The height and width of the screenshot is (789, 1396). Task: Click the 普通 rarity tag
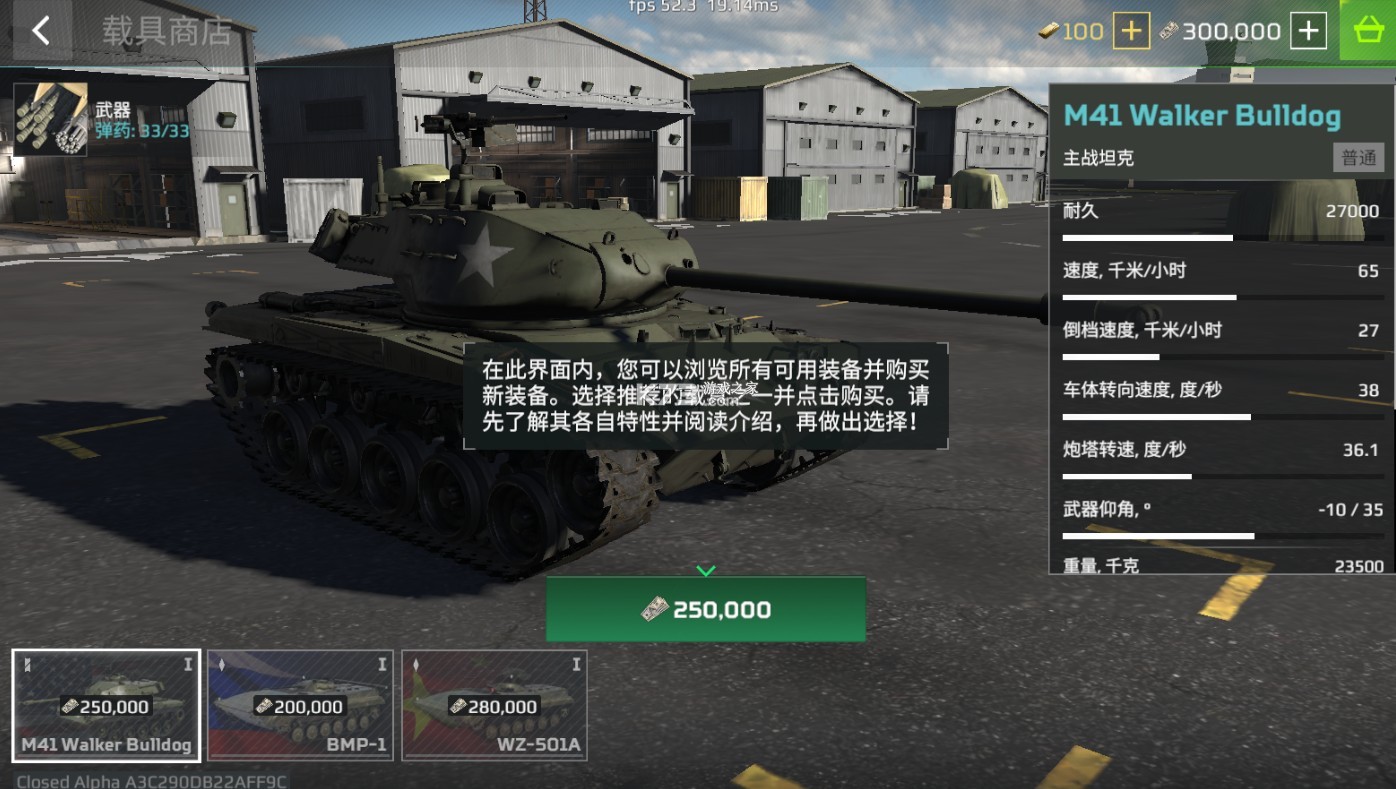[1358, 158]
